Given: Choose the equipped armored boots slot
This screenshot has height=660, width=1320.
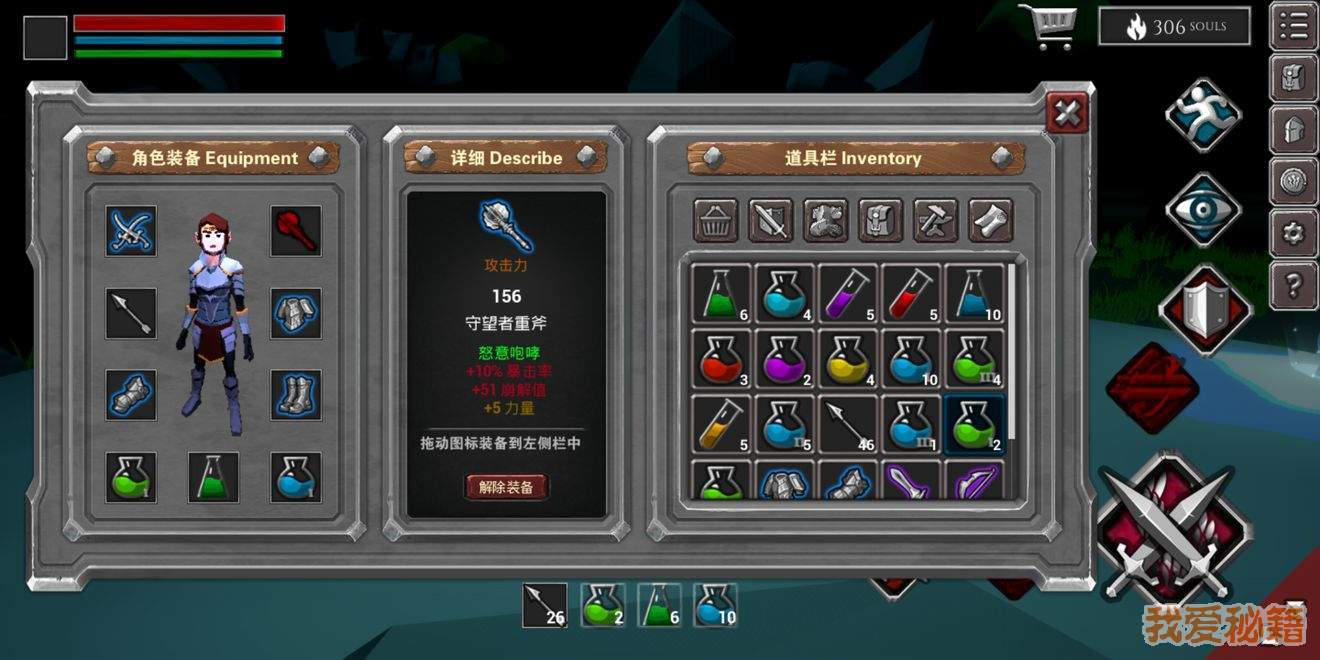Looking at the screenshot, I should (296, 395).
